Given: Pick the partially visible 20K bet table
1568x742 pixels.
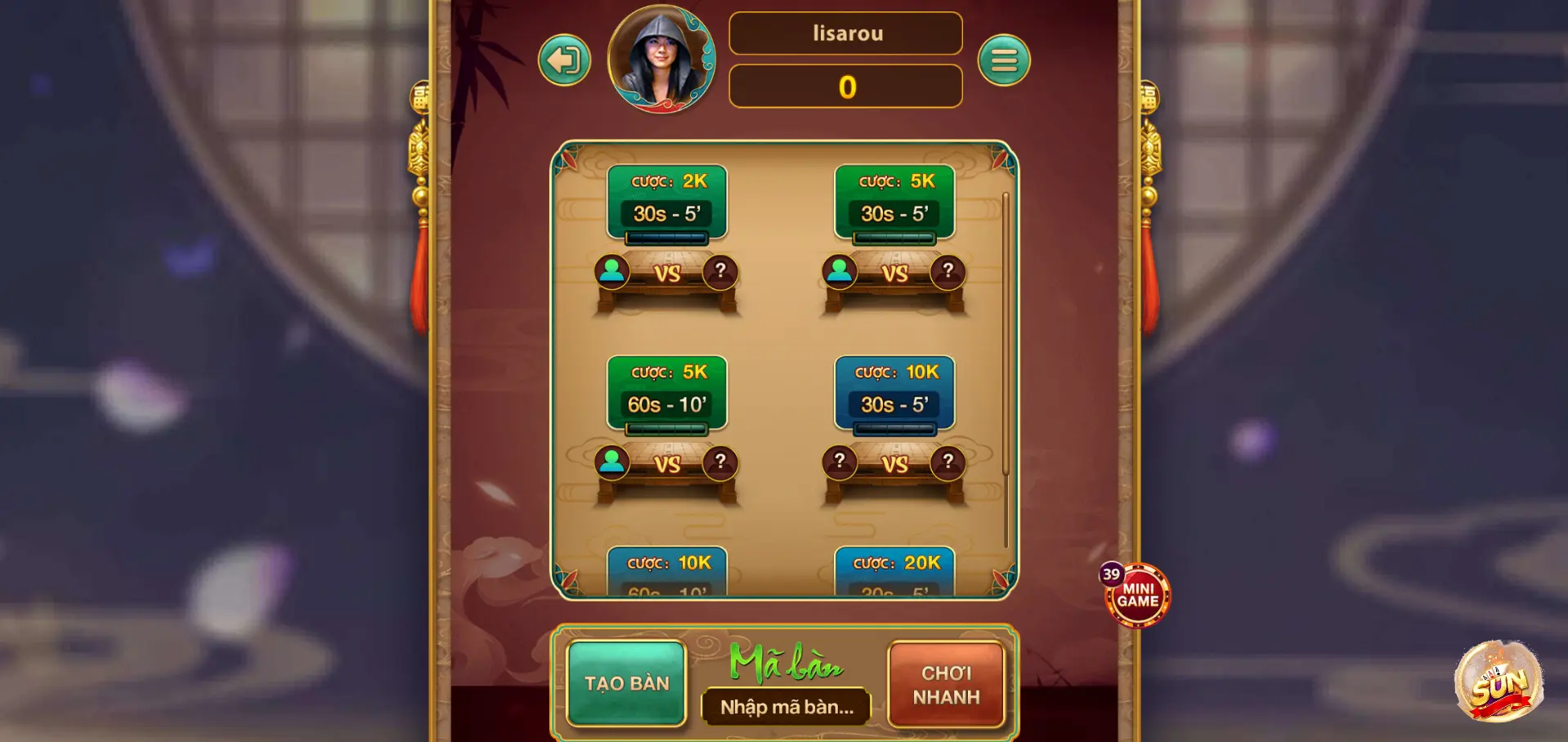Looking at the screenshot, I should click(x=894, y=572).
